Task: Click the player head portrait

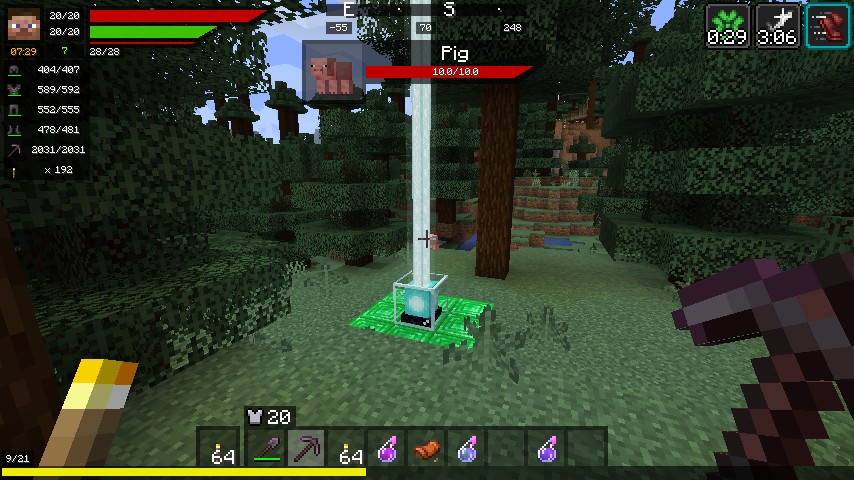Action: point(24,21)
